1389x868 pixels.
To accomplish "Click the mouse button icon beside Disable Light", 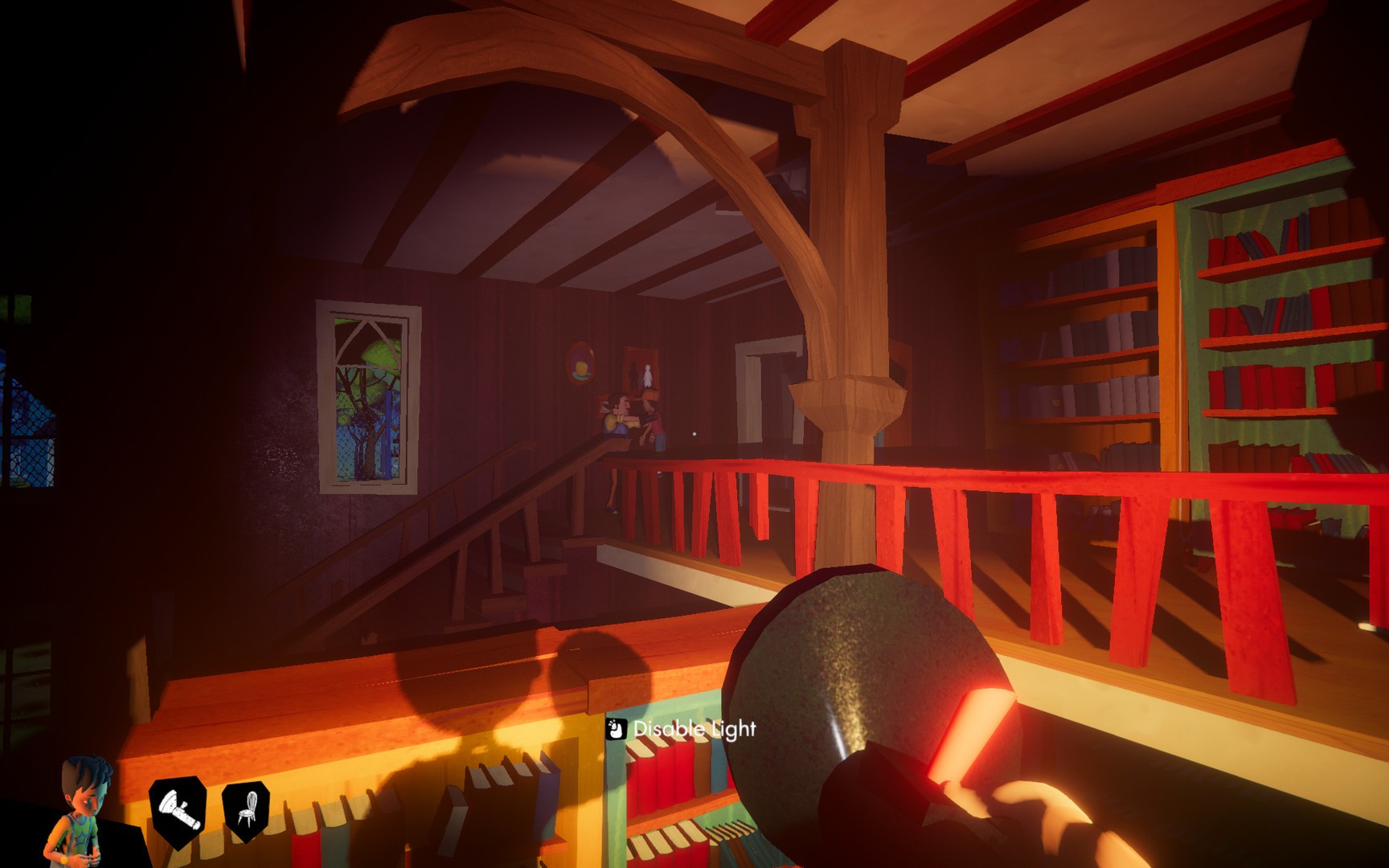I will (616, 730).
